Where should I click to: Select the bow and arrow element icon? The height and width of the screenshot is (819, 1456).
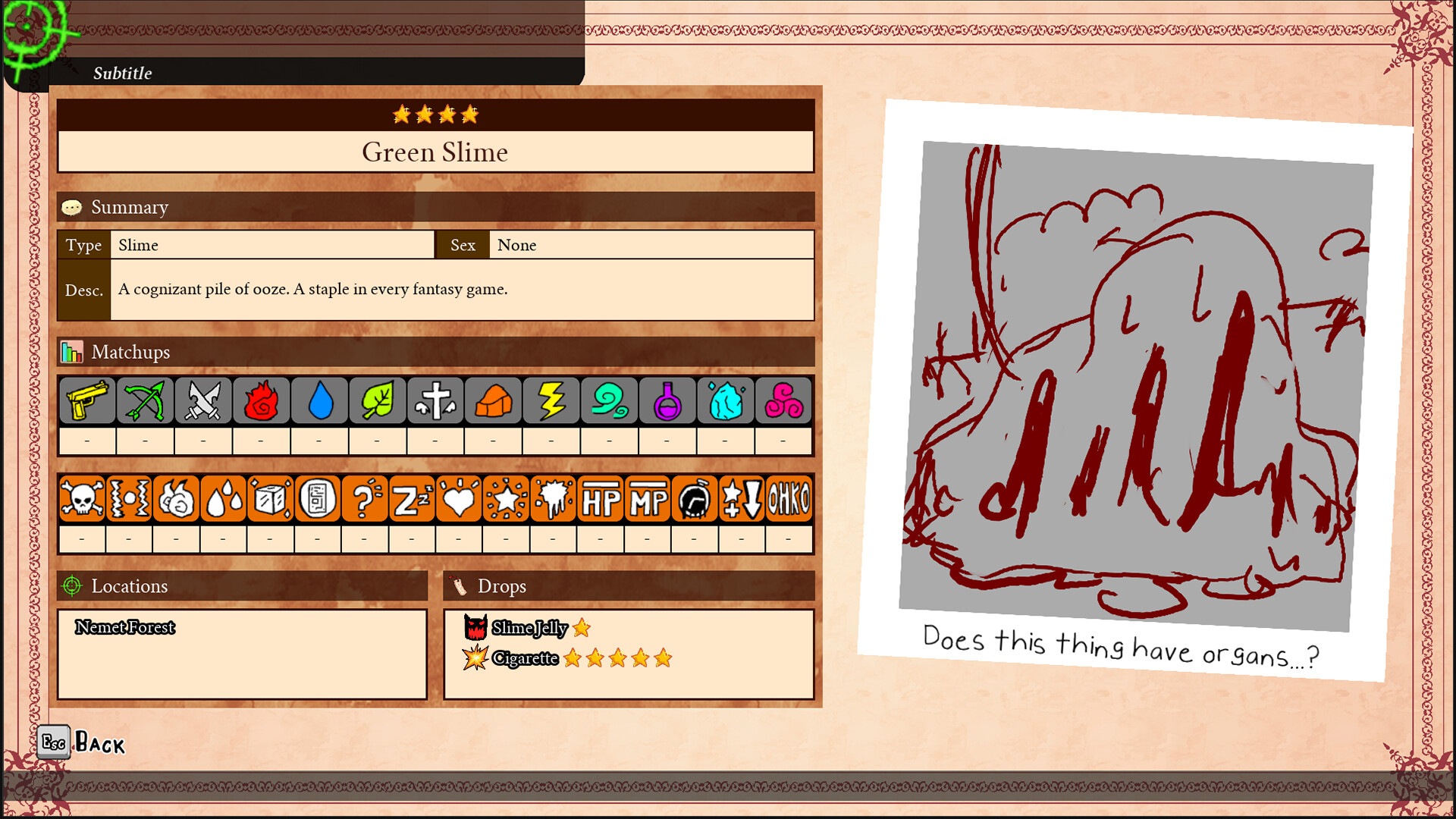(143, 400)
